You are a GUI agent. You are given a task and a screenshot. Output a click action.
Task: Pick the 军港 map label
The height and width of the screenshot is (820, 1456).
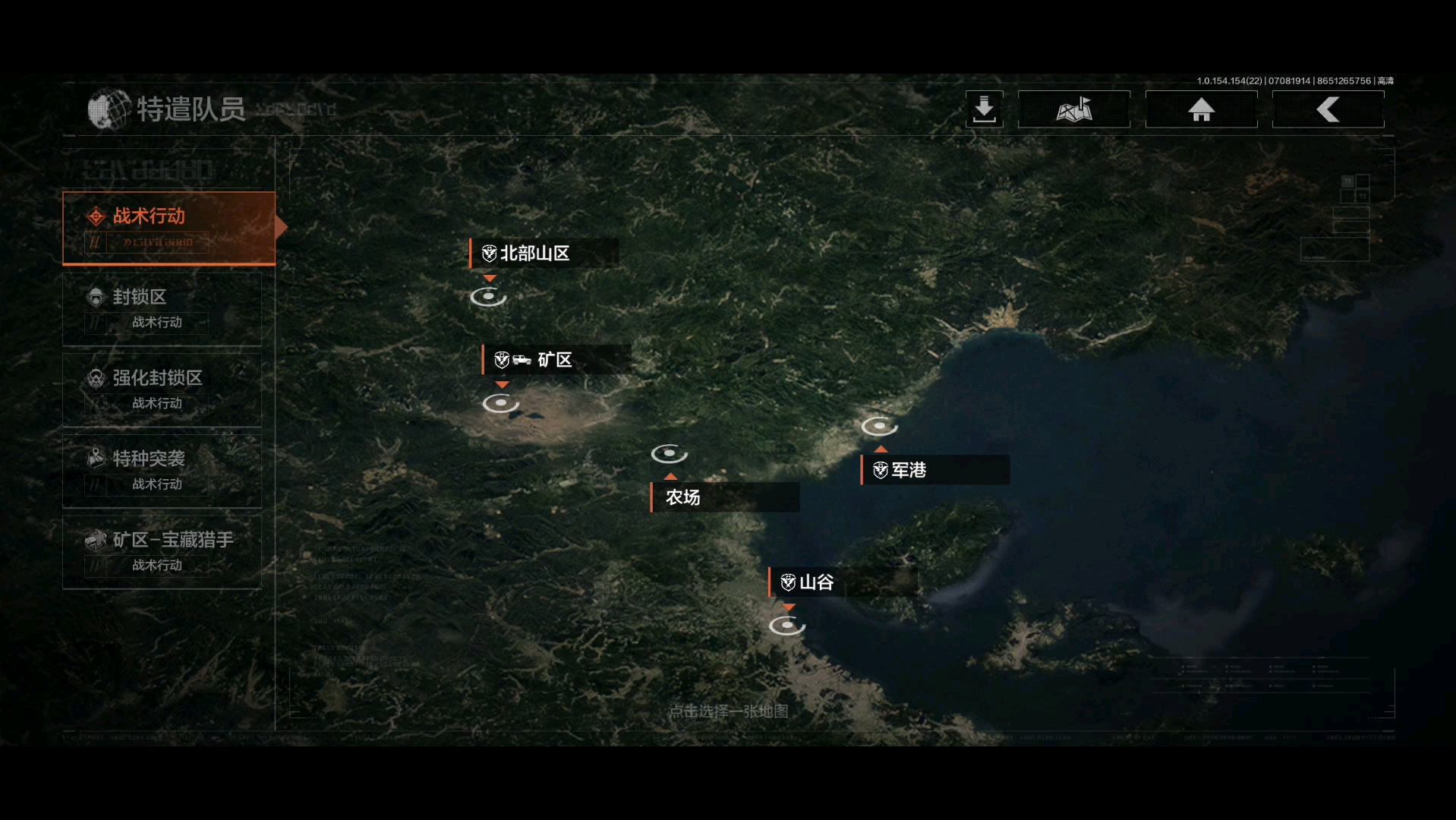click(934, 470)
